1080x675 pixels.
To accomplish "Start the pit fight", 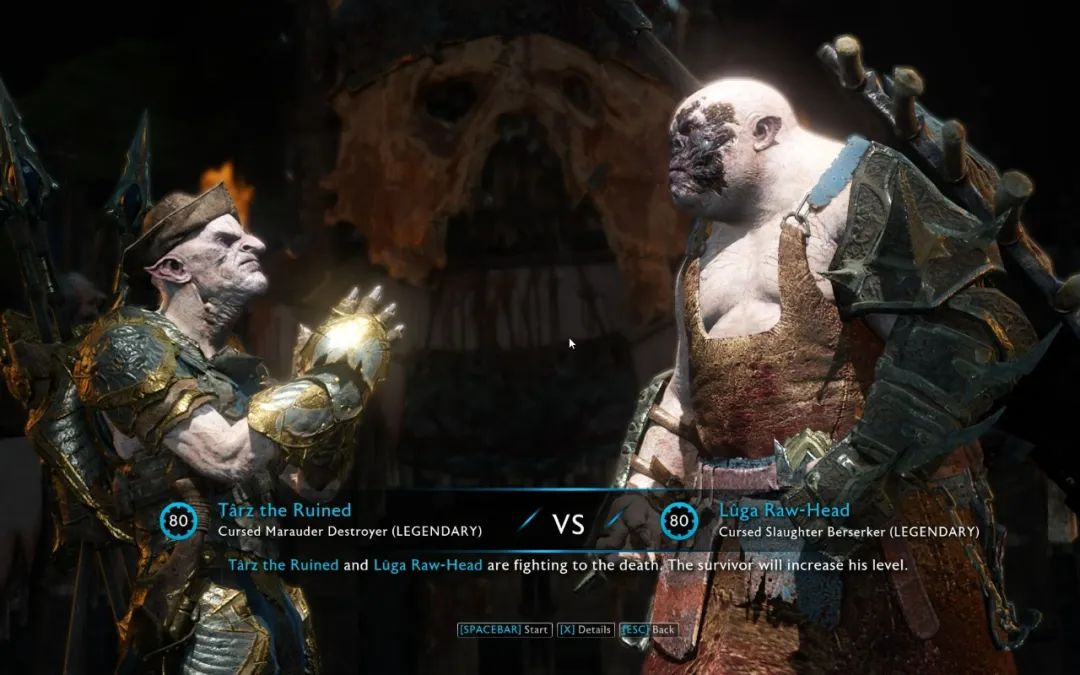I will click(504, 630).
